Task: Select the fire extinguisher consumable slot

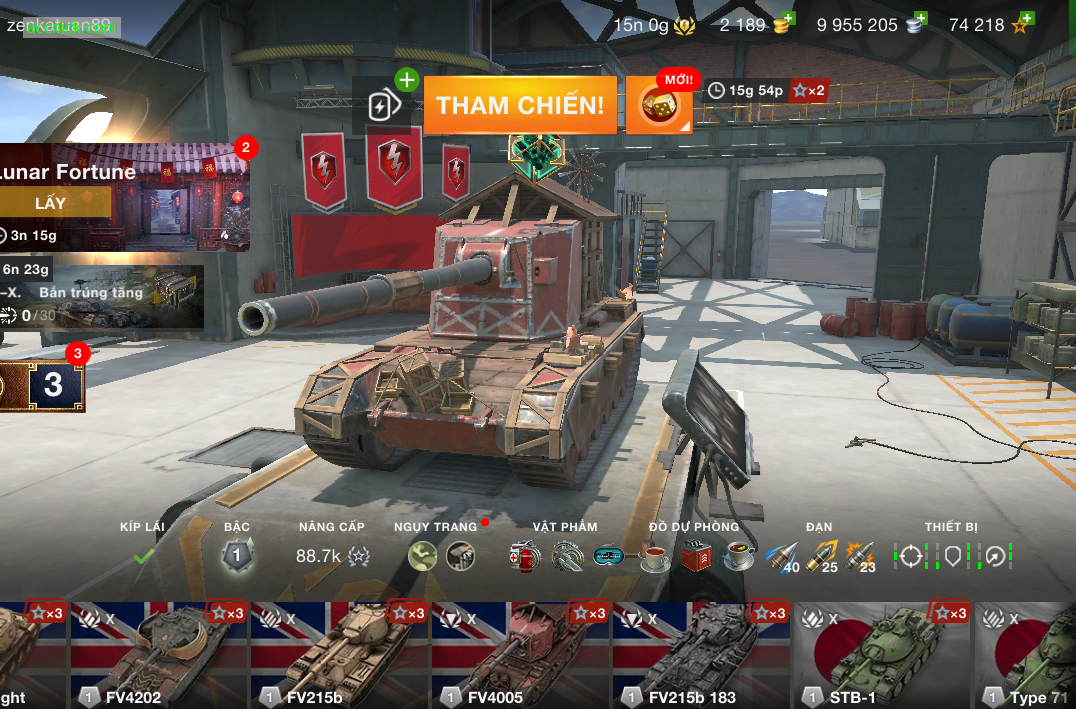Action: coord(522,556)
